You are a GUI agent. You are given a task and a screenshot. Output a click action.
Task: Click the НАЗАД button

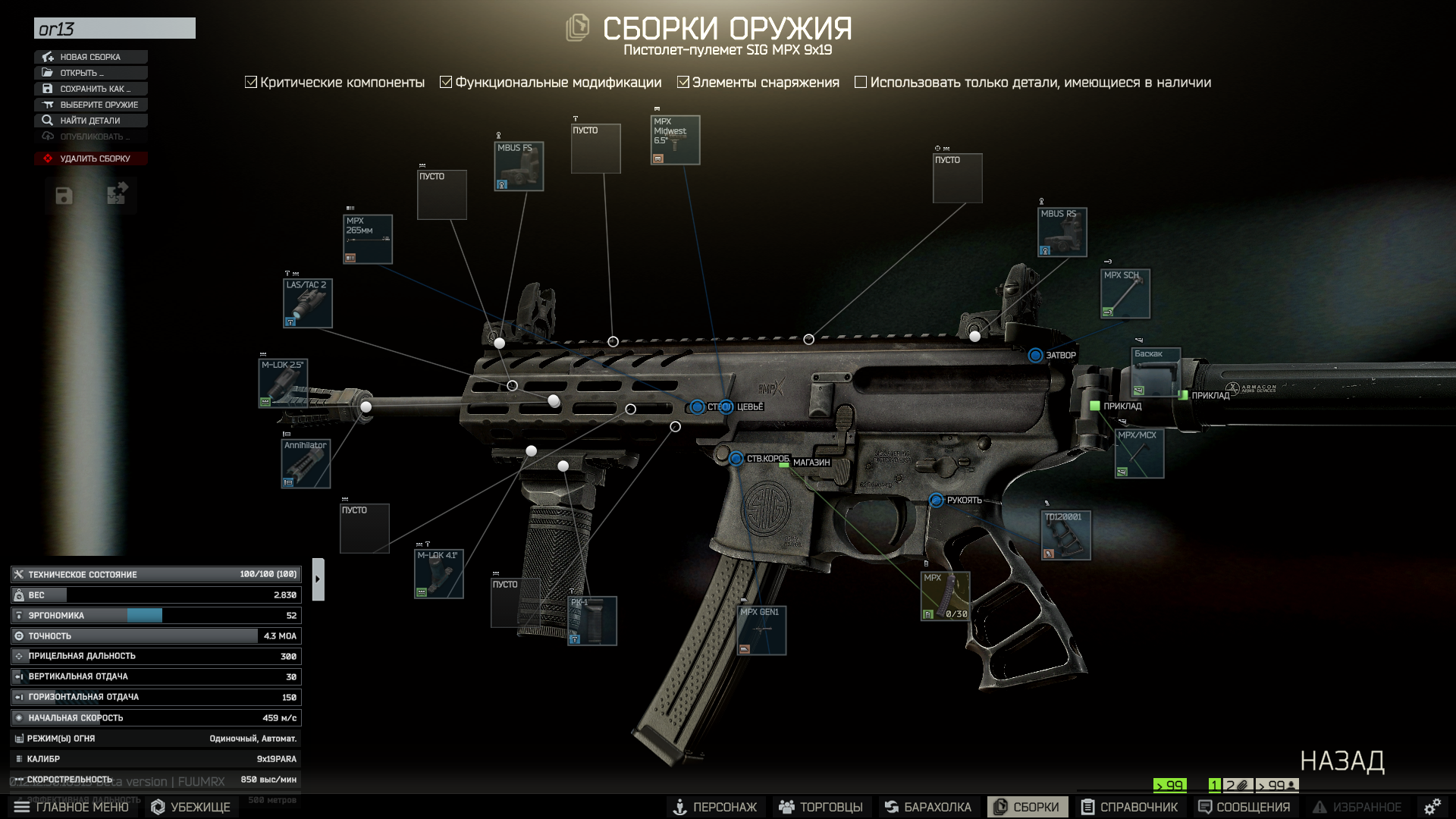coord(1344,759)
